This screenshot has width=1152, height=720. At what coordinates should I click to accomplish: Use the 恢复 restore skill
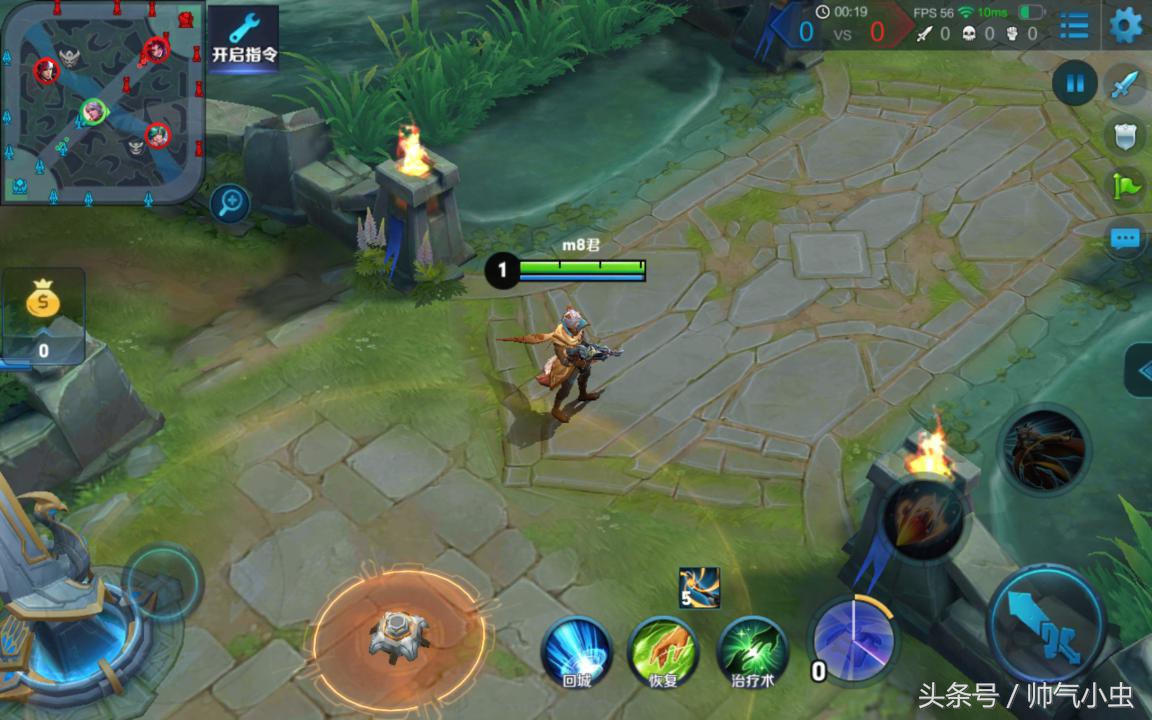pos(663,652)
